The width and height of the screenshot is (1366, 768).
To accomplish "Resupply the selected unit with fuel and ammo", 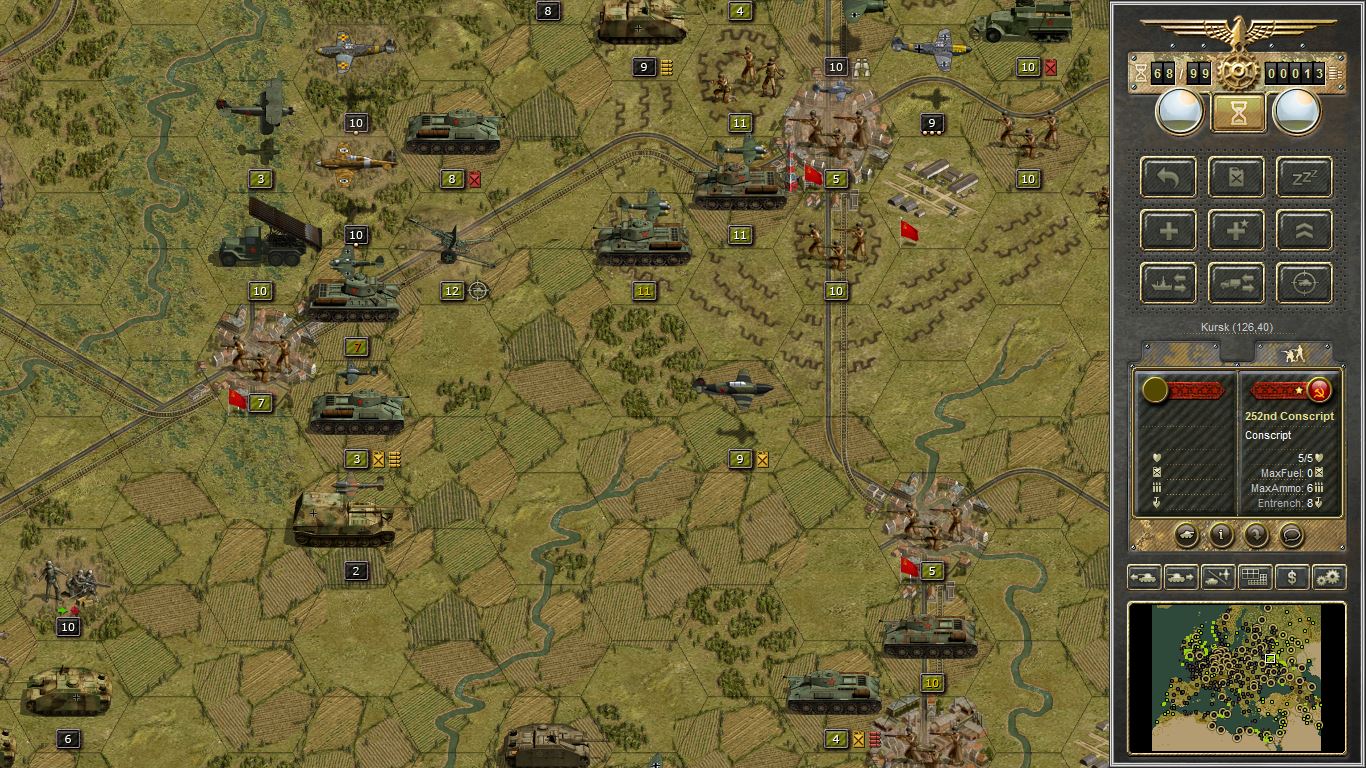I will [x=1236, y=177].
